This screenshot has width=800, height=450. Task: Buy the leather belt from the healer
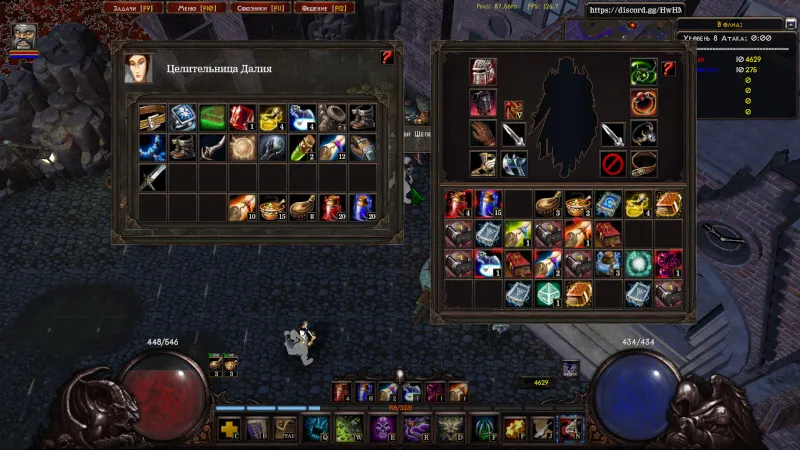[152, 118]
